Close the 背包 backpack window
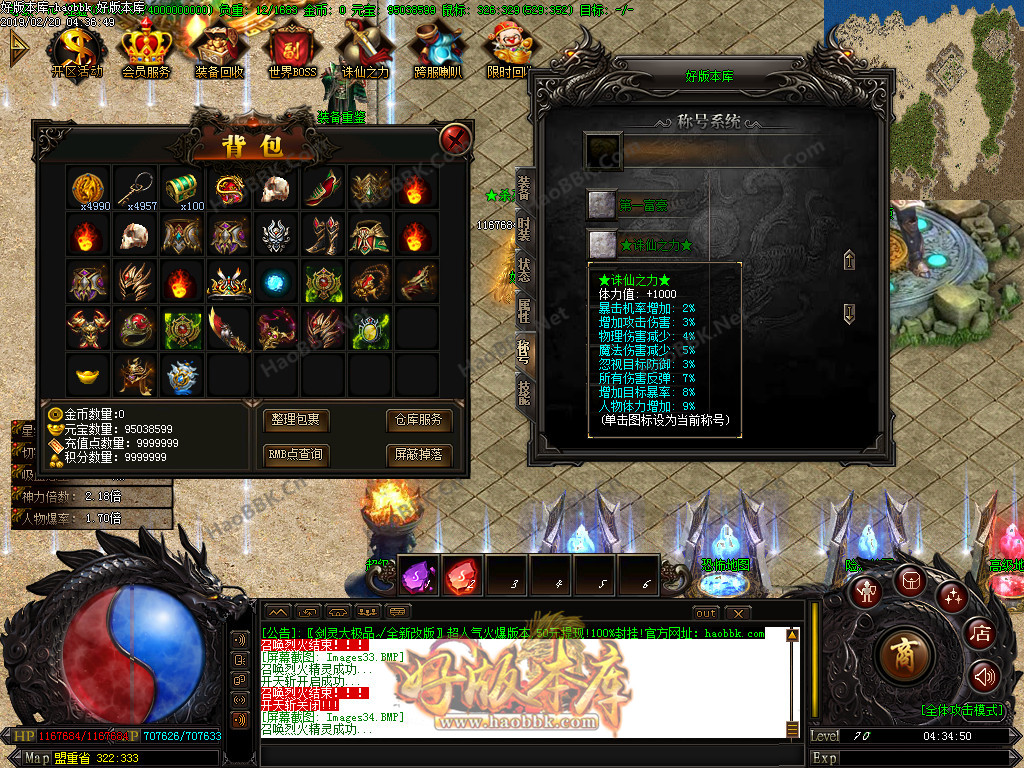Screen dimensions: 1024x768 [x=456, y=138]
